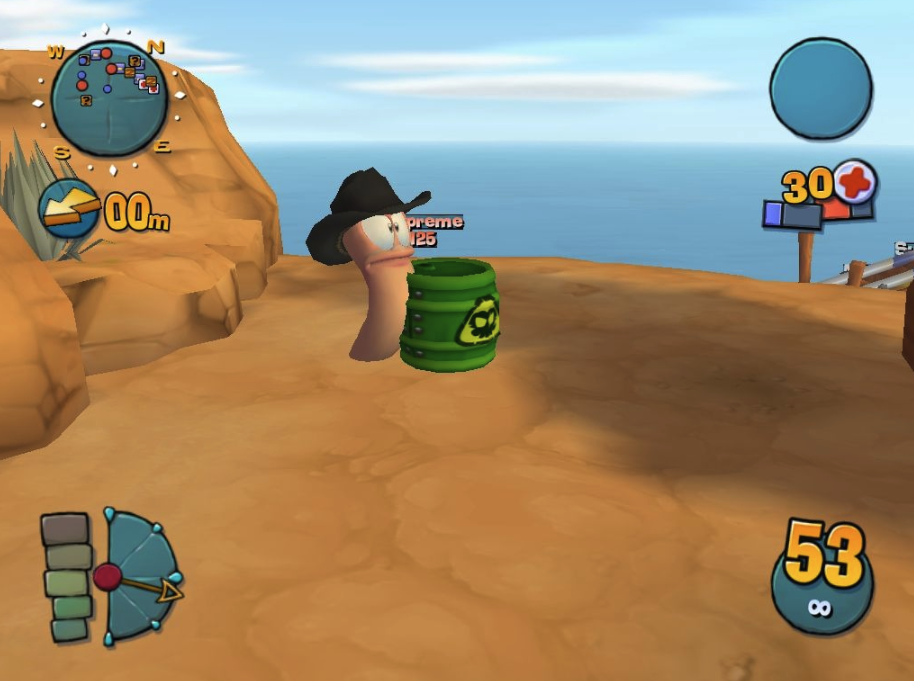Click the red cross health crate icon

pos(855,183)
